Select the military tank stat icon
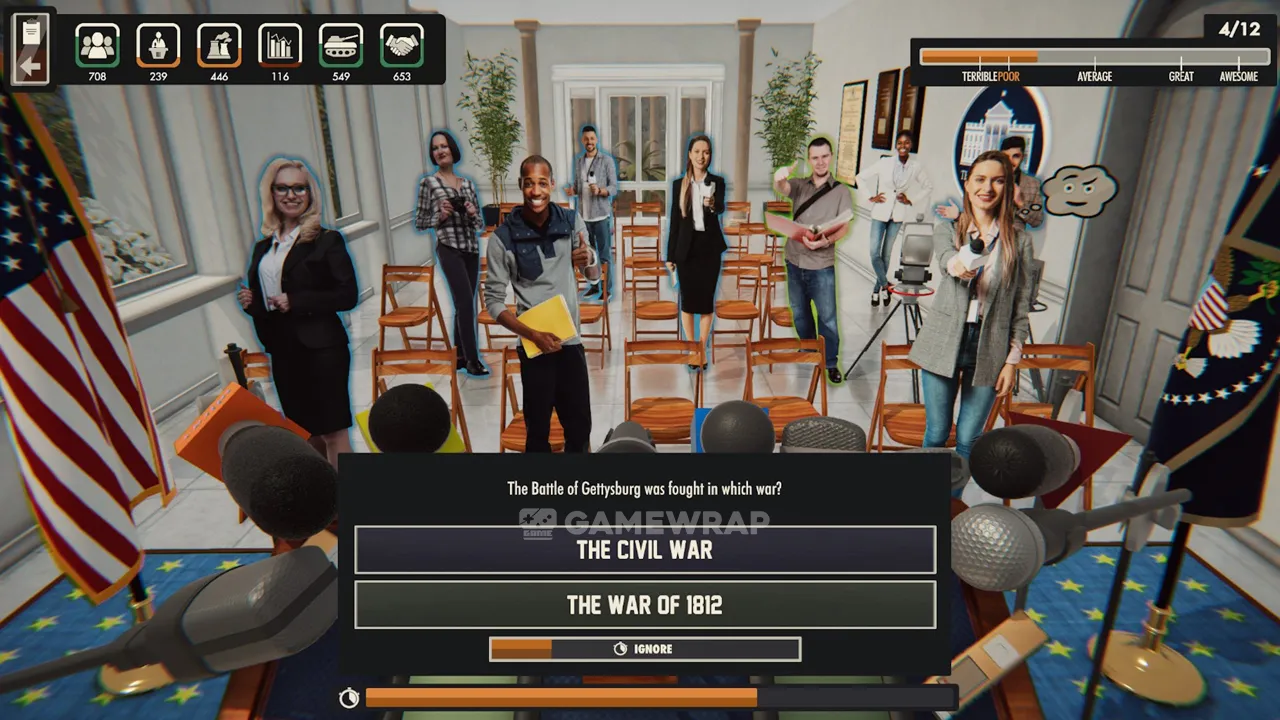This screenshot has width=1280, height=720. pyautogui.click(x=341, y=45)
